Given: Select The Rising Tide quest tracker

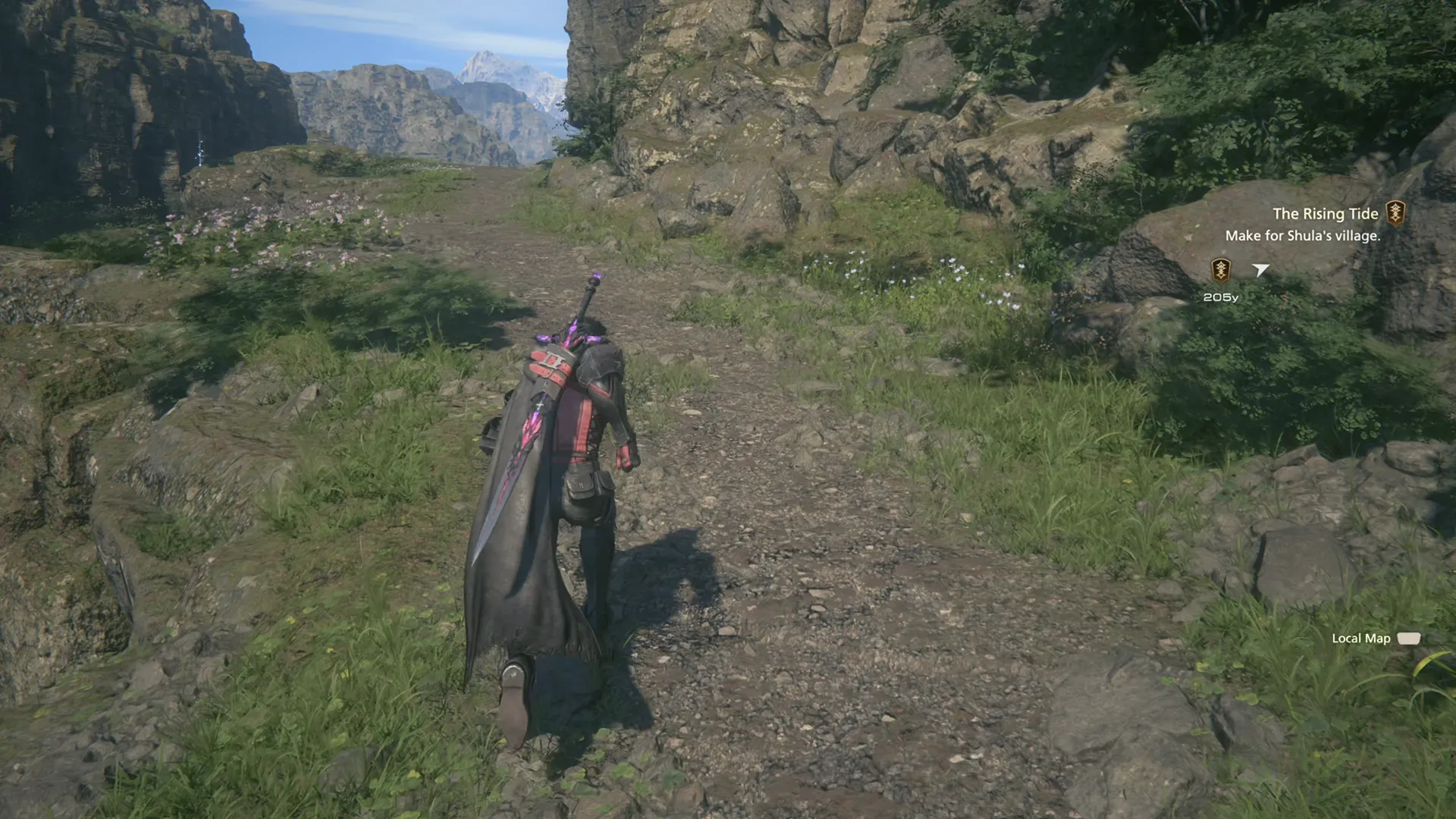Looking at the screenshot, I should [x=1325, y=214].
